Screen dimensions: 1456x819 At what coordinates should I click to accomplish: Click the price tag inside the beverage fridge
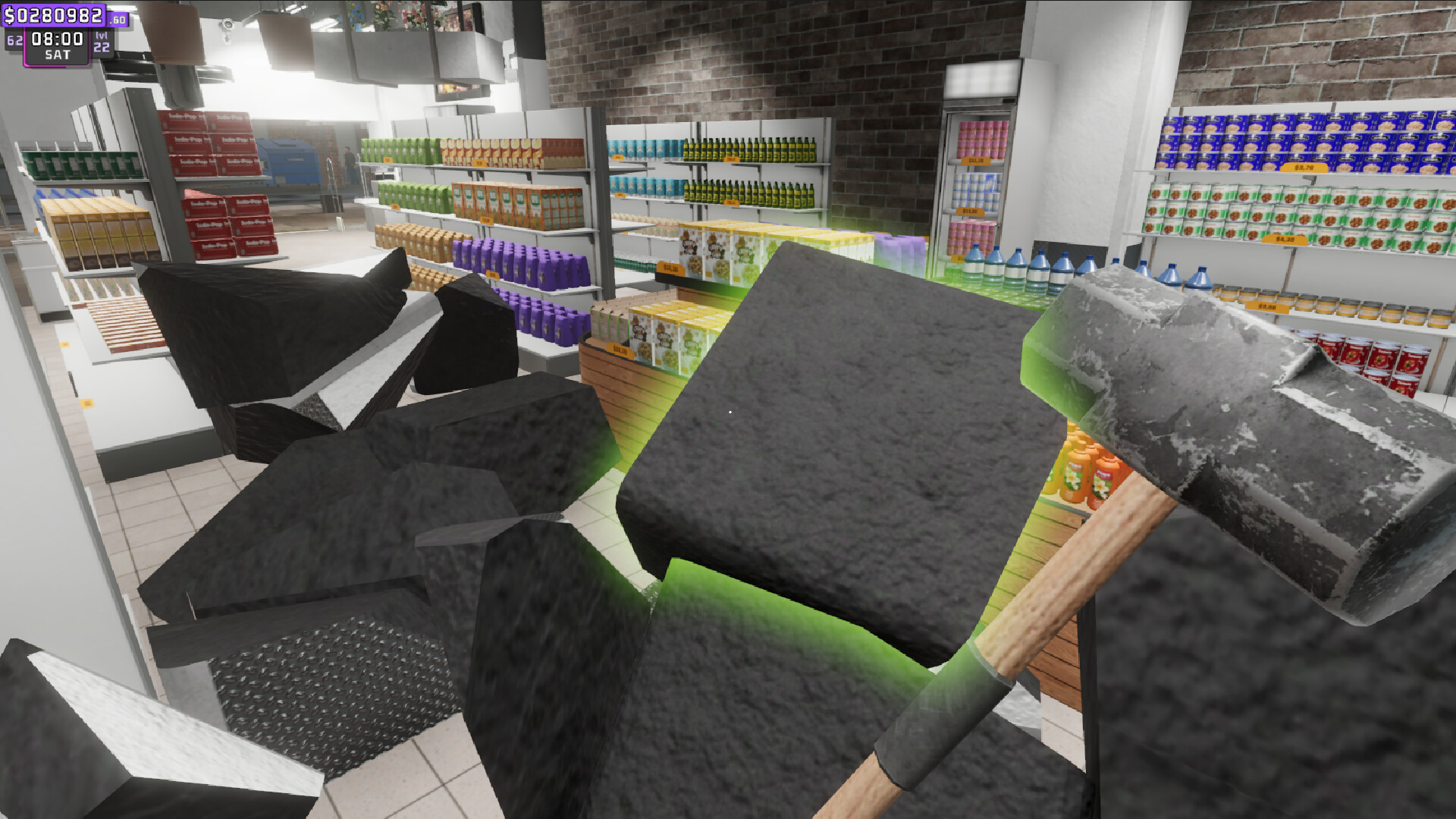(975, 161)
